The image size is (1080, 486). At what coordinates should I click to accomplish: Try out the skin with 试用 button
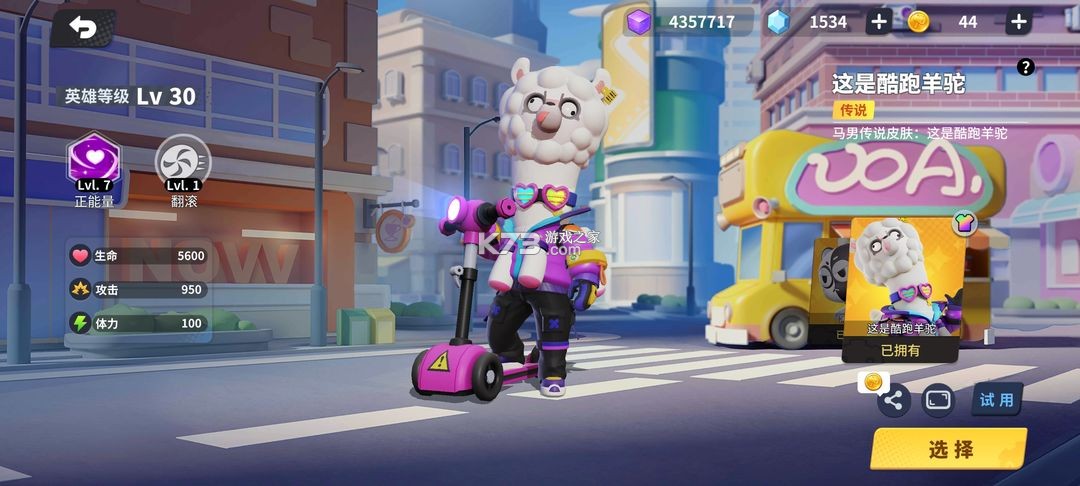[x=996, y=400]
